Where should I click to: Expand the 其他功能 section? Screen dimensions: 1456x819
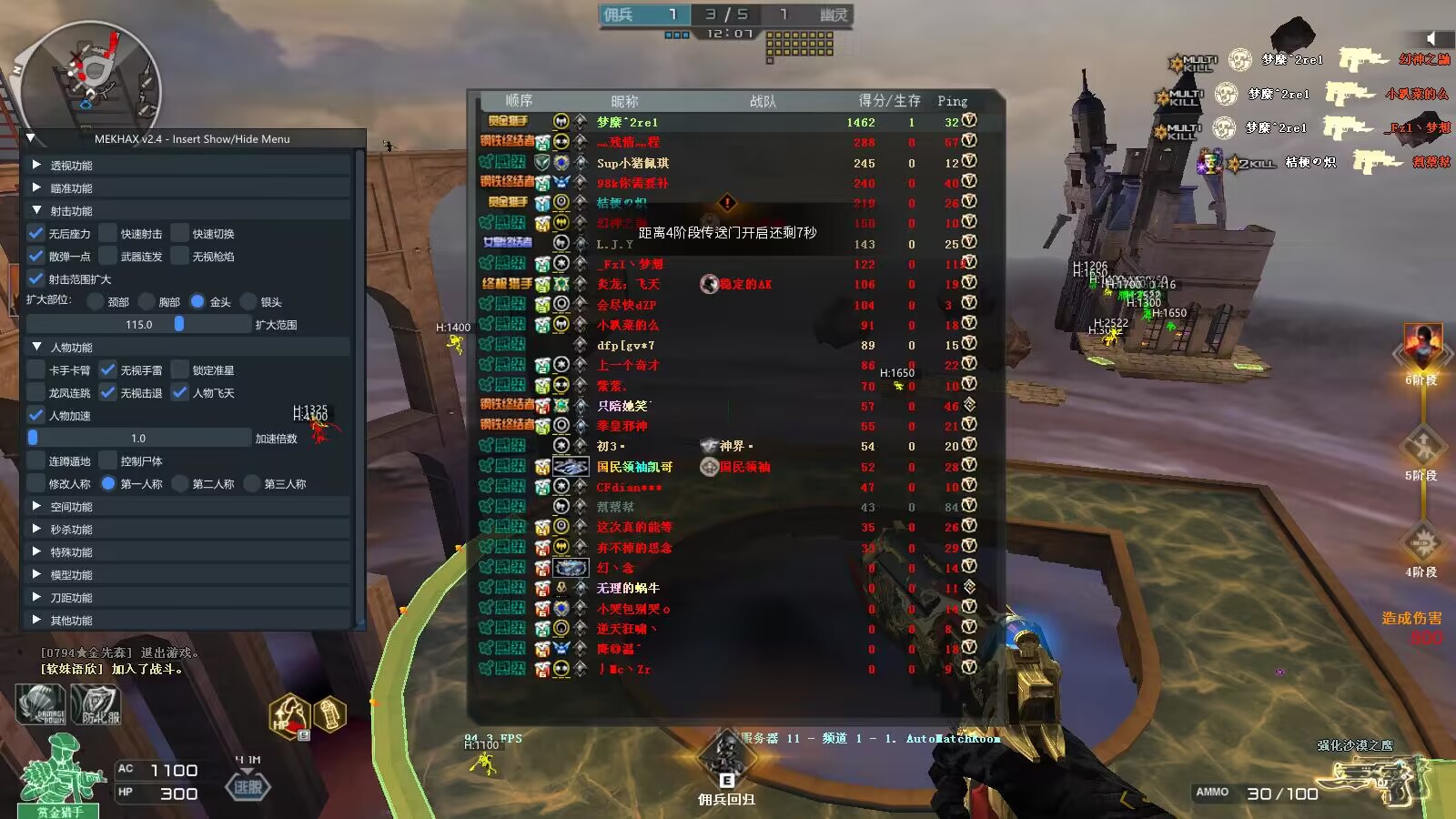(36, 620)
